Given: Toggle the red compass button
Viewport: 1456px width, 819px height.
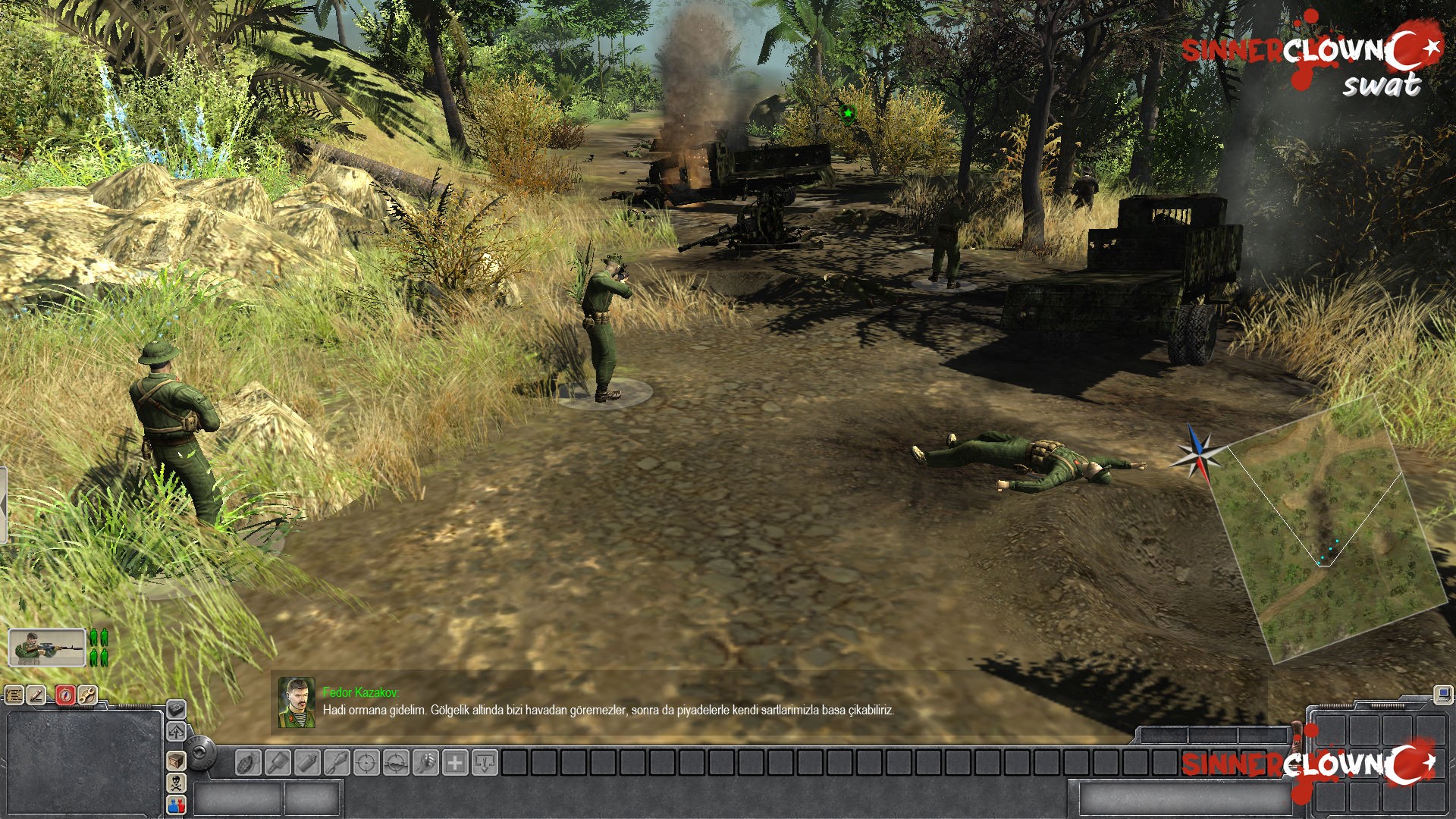Looking at the screenshot, I should [66, 695].
